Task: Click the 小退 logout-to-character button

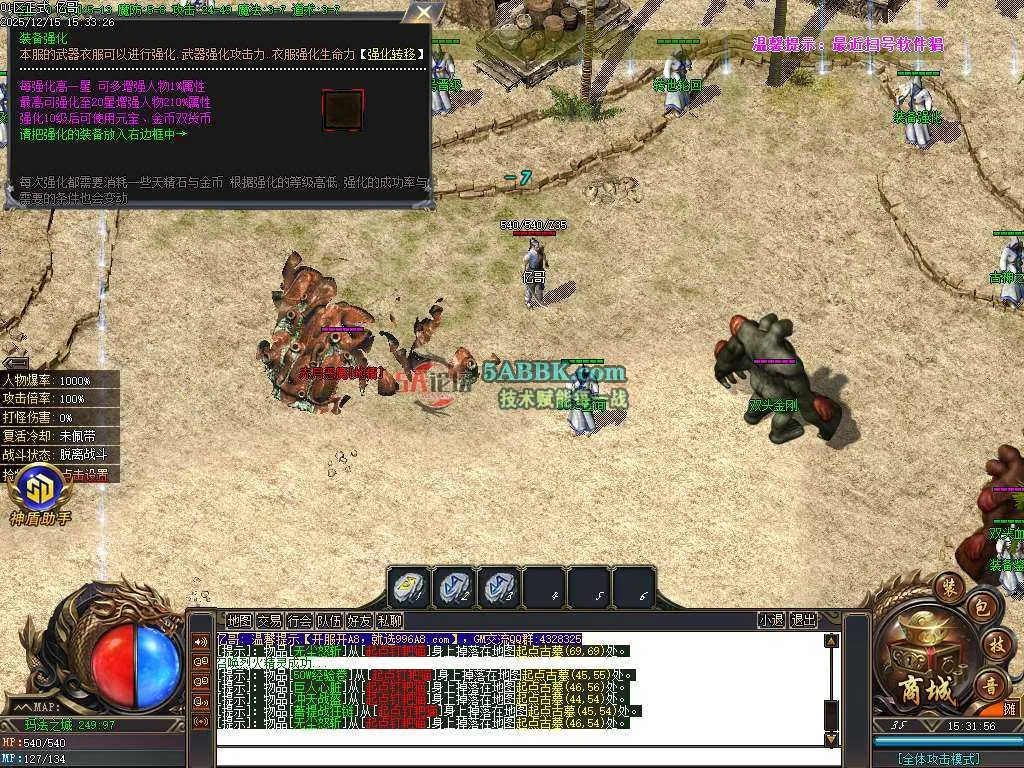Action: [771, 620]
